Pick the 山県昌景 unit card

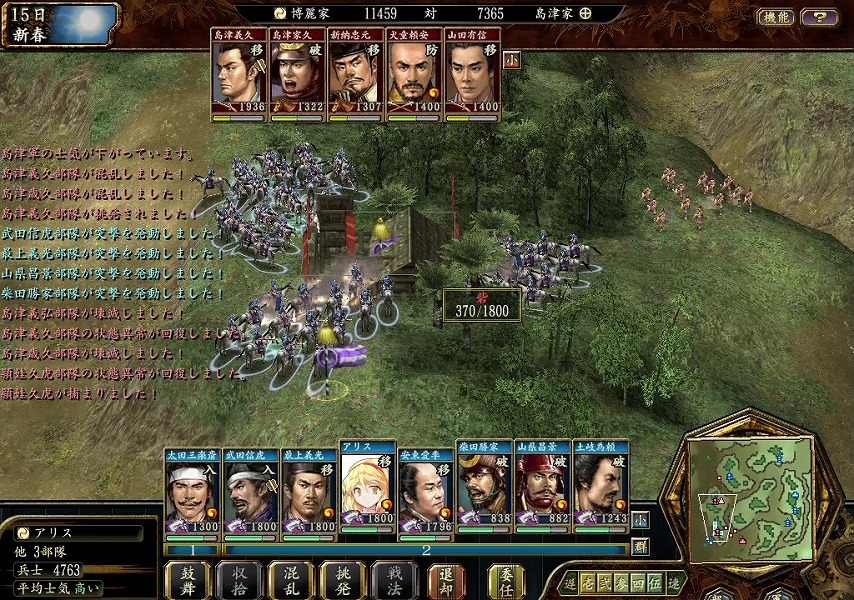(x=542, y=486)
